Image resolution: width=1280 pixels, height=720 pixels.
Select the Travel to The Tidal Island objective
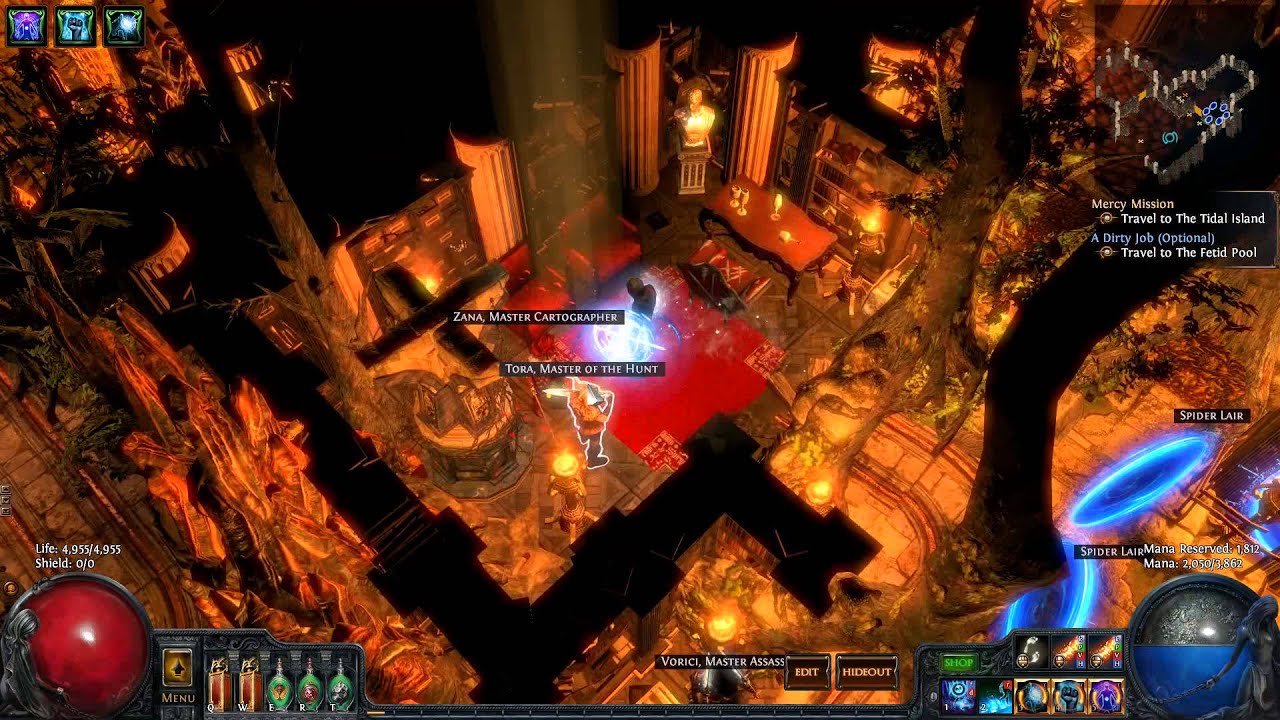pos(1192,218)
